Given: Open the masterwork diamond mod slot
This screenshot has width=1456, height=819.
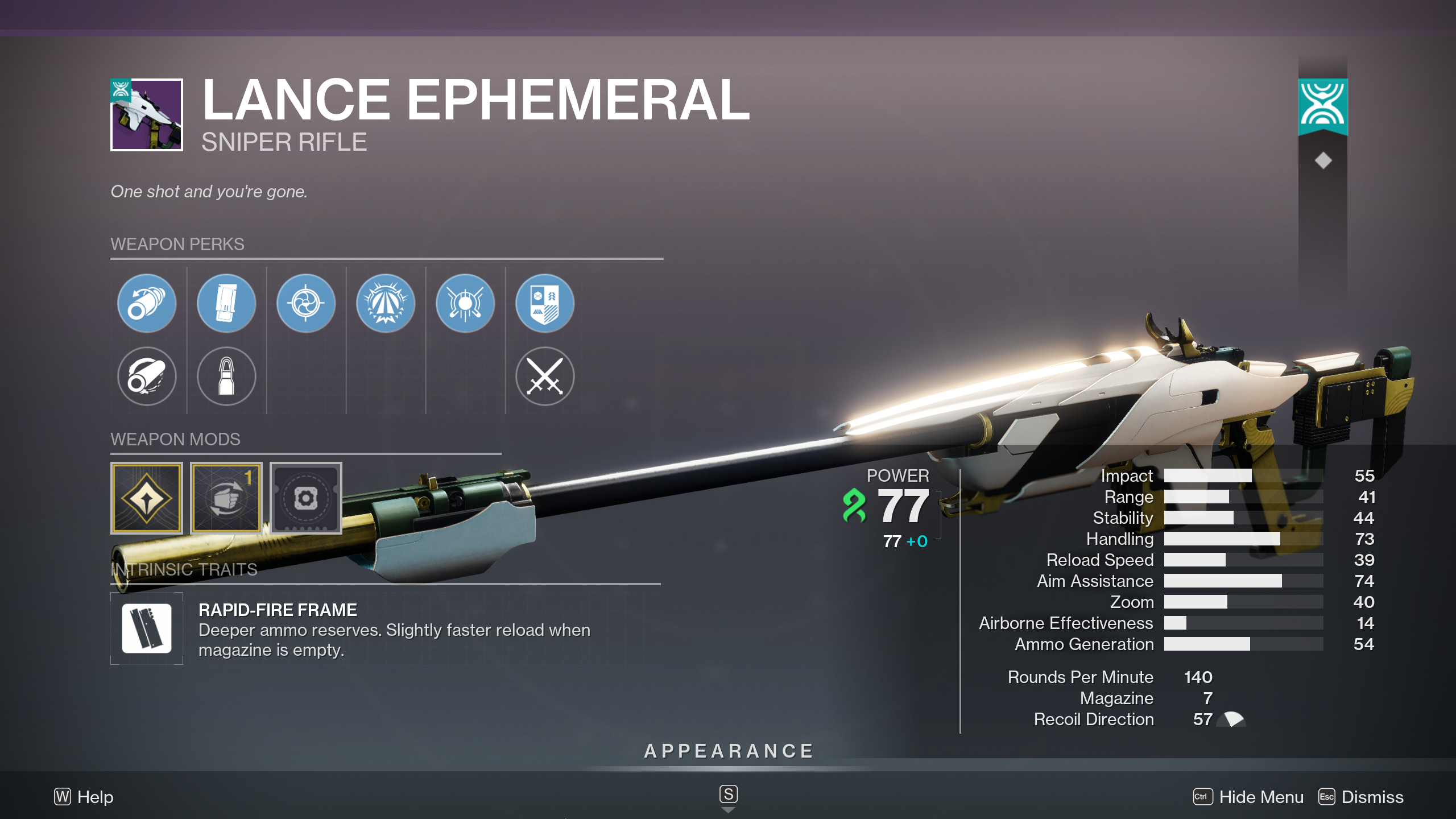Looking at the screenshot, I should point(146,498).
